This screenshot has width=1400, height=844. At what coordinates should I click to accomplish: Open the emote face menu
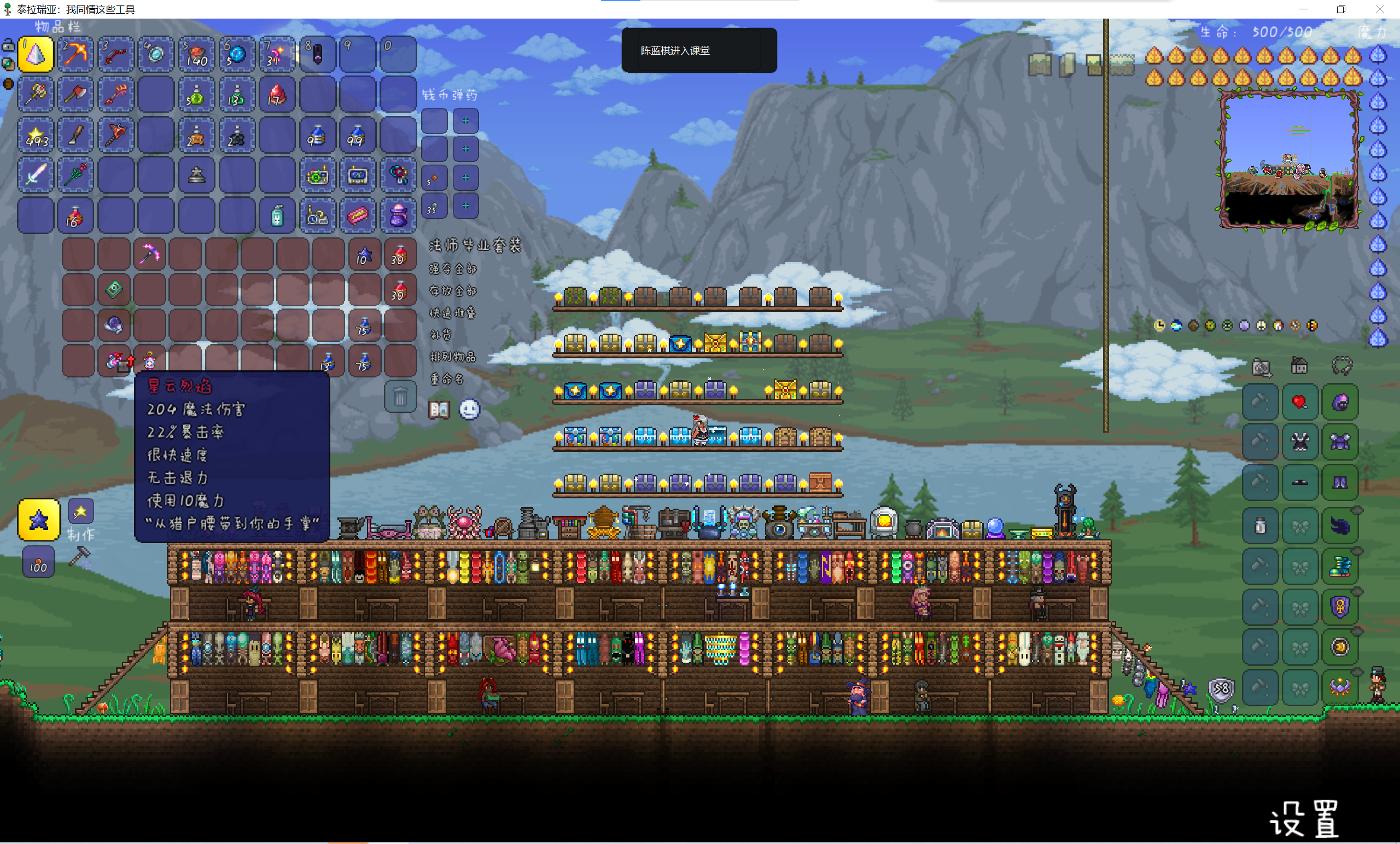[x=469, y=410]
